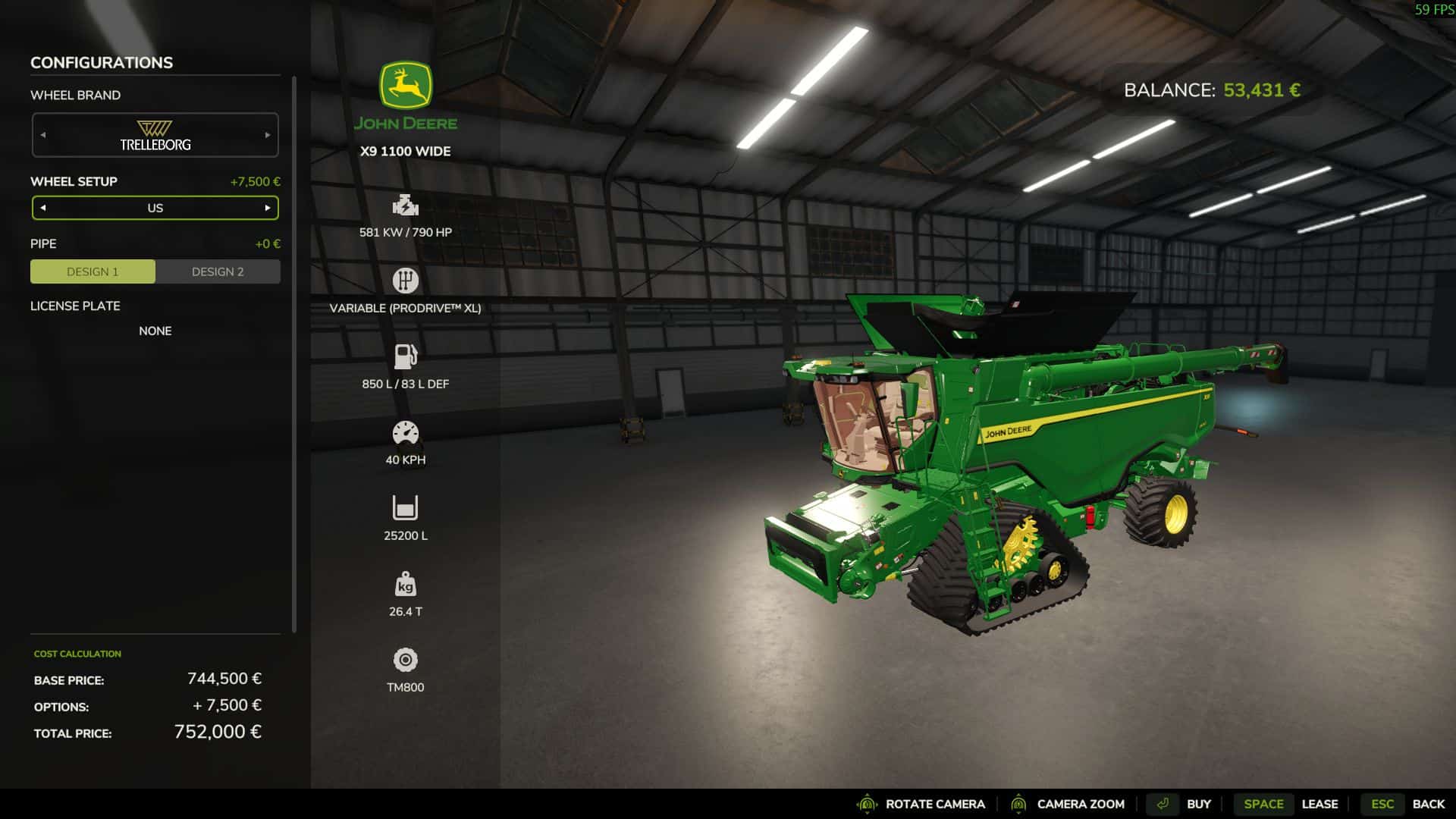This screenshot has height=819, width=1456.
Task: Click the TM800 wheel icon
Action: tap(406, 660)
